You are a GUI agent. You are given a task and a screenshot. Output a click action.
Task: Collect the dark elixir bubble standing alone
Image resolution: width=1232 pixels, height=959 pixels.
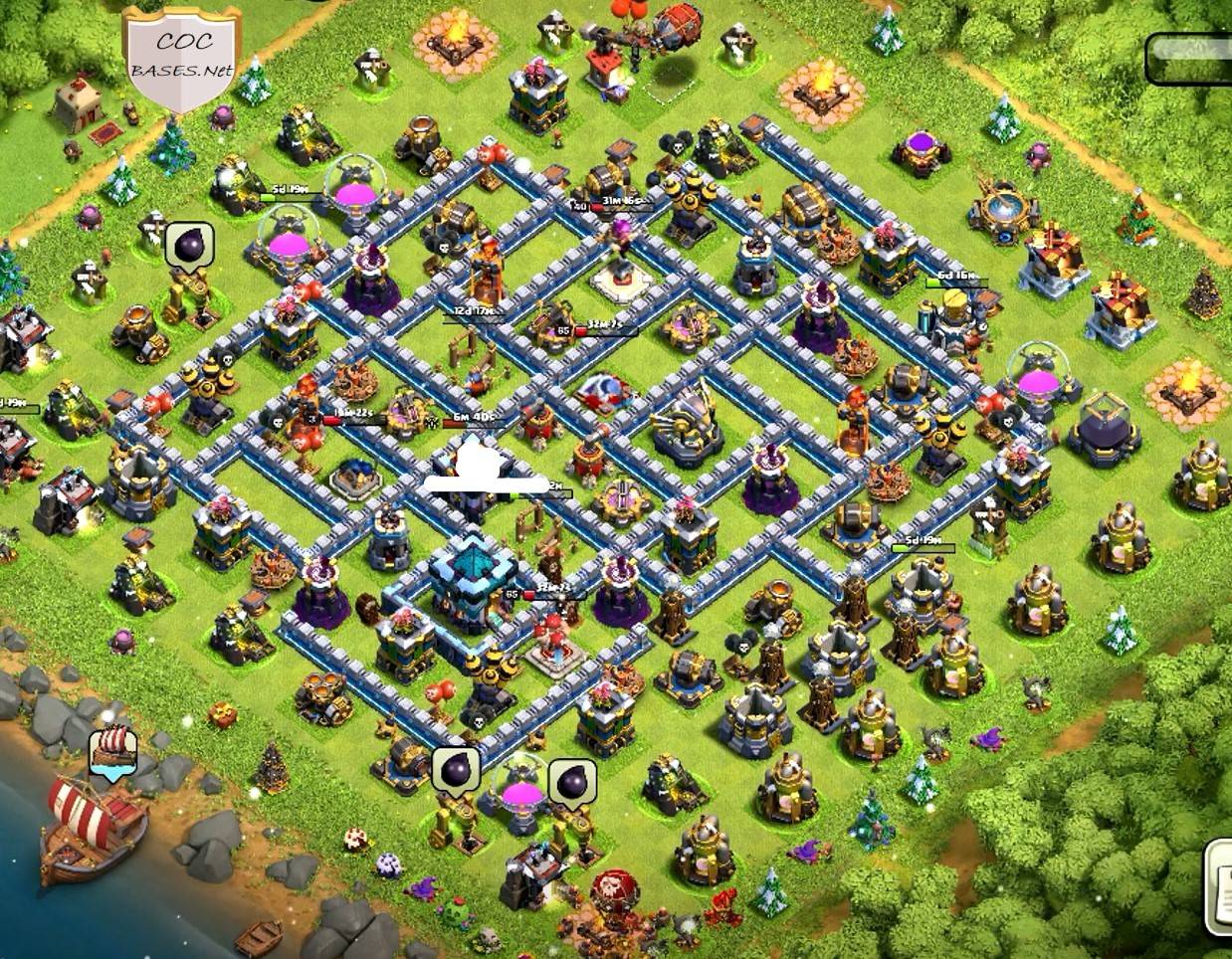tap(189, 245)
